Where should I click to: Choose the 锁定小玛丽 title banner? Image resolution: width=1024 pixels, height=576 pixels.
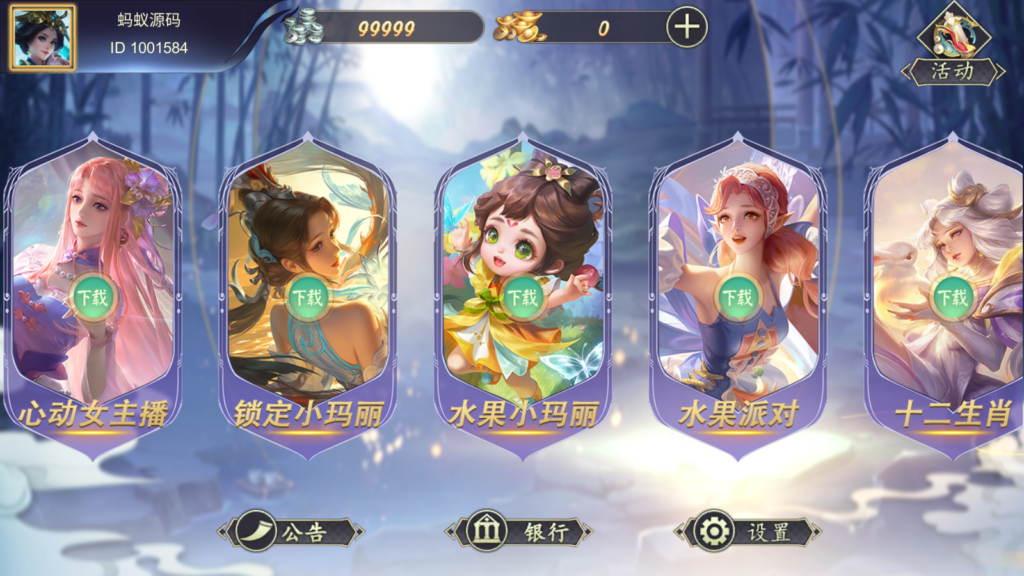click(x=307, y=415)
